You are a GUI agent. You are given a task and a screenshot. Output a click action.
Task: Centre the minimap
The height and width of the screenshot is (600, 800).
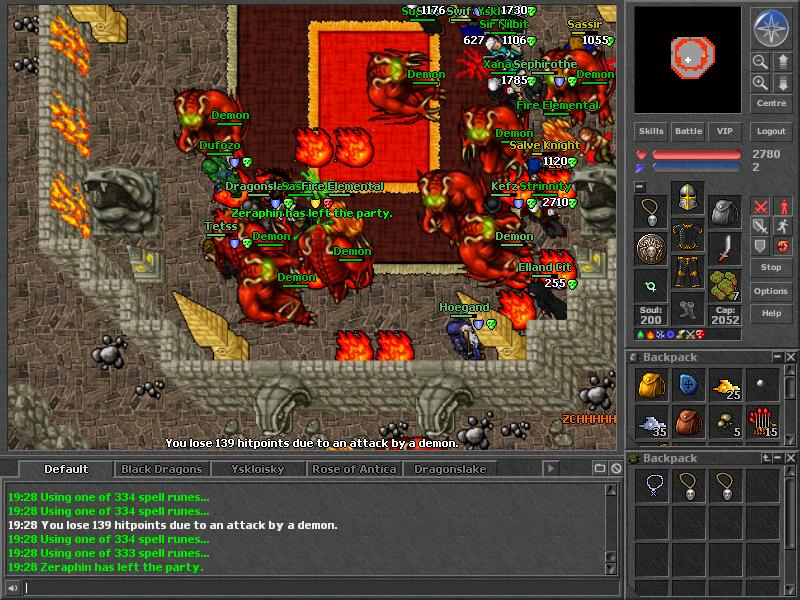[x=771, y=103]
